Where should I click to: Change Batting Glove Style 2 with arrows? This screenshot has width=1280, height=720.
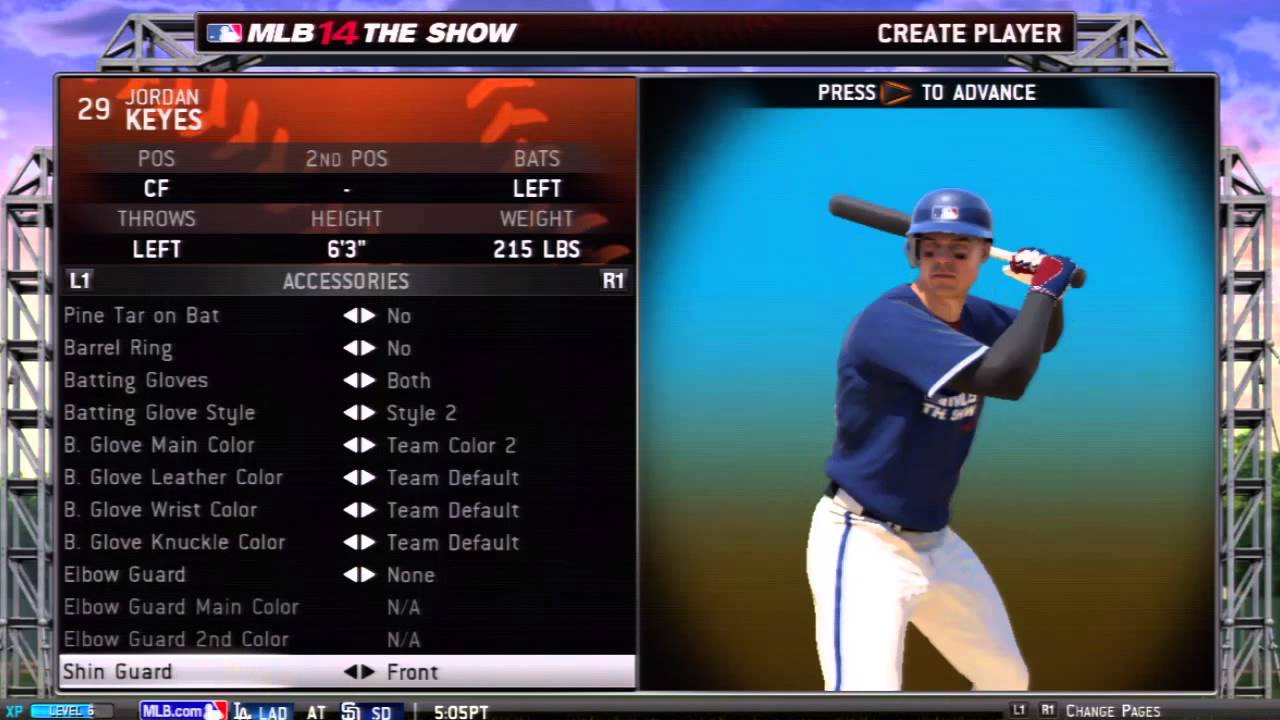(x=359, y=413)
